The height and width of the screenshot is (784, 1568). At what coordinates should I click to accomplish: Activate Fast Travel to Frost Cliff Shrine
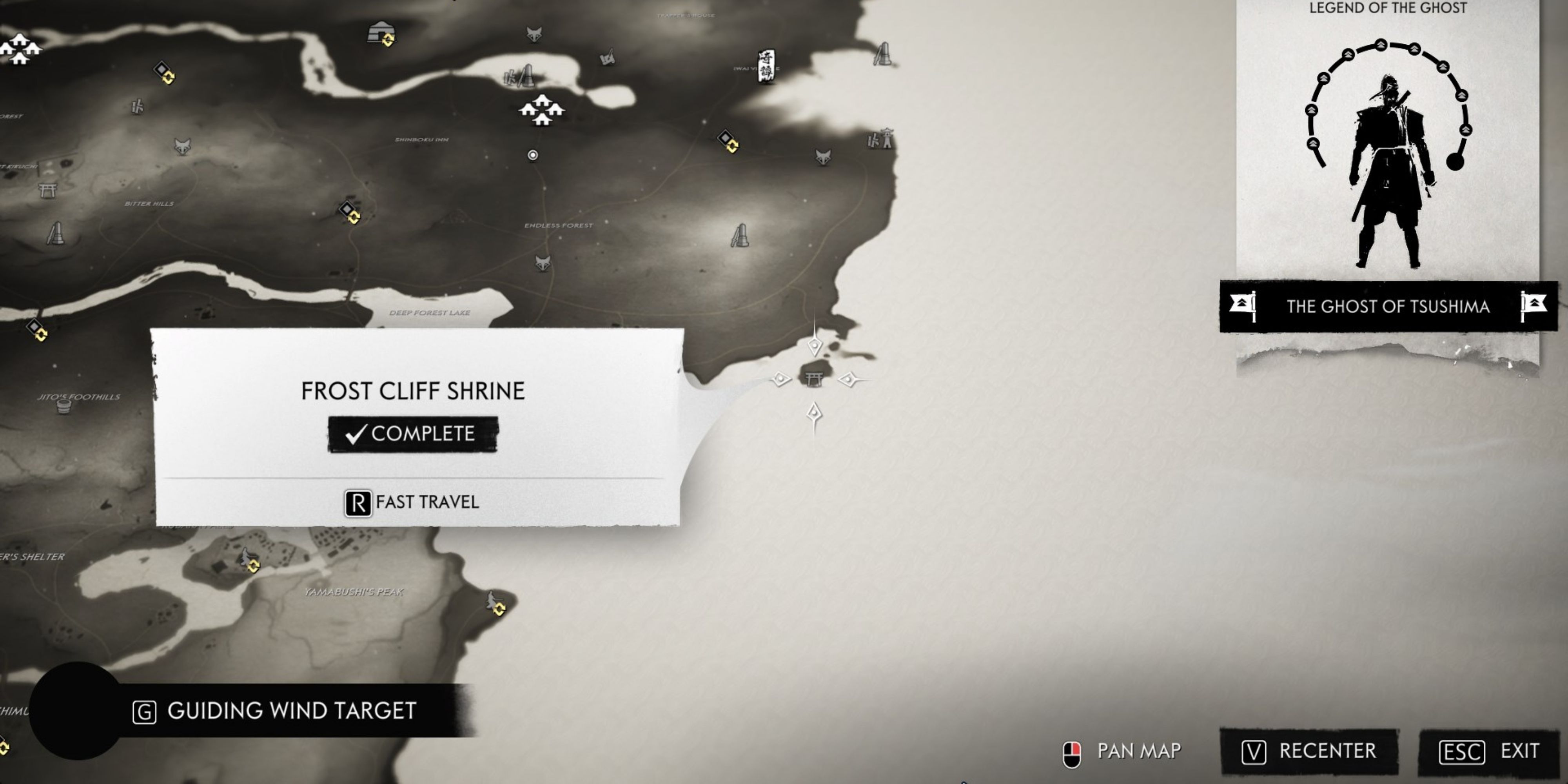click(x=413, y=502)
